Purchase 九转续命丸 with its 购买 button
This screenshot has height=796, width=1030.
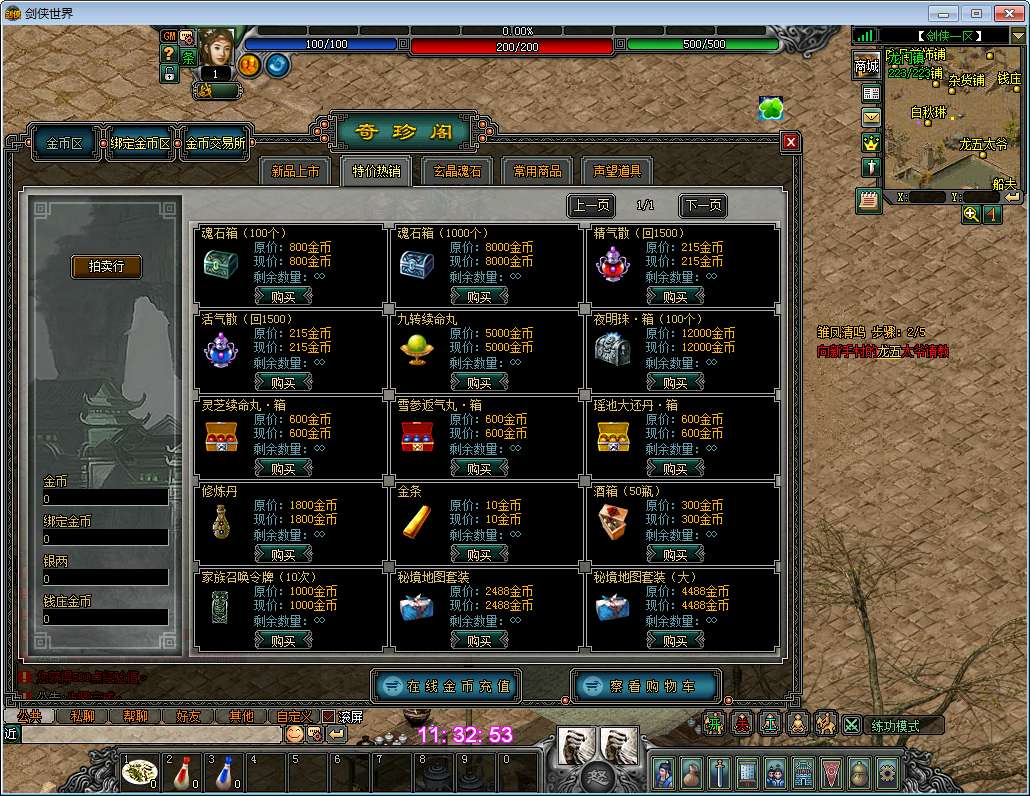click(x=479, y=382)
